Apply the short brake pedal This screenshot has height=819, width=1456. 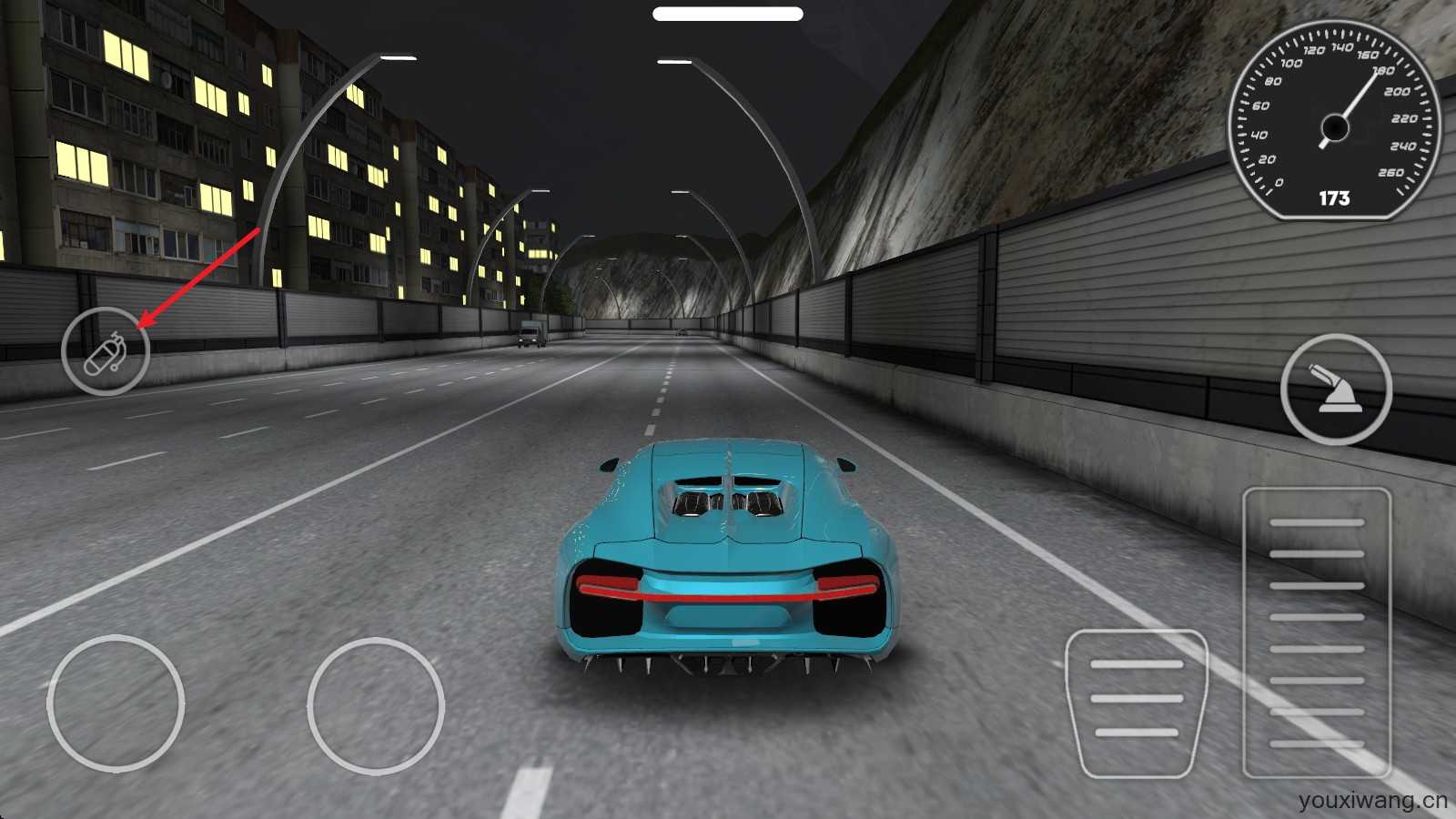[1137, 703]
